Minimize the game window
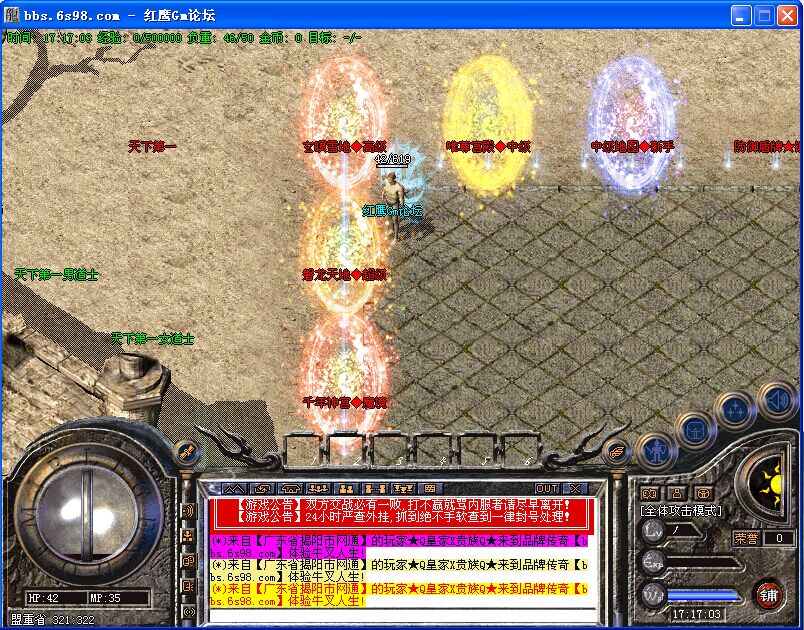Image resolution: width=804 pixels, height=630 pixels. pyautogui.click(x=741, y=15)
